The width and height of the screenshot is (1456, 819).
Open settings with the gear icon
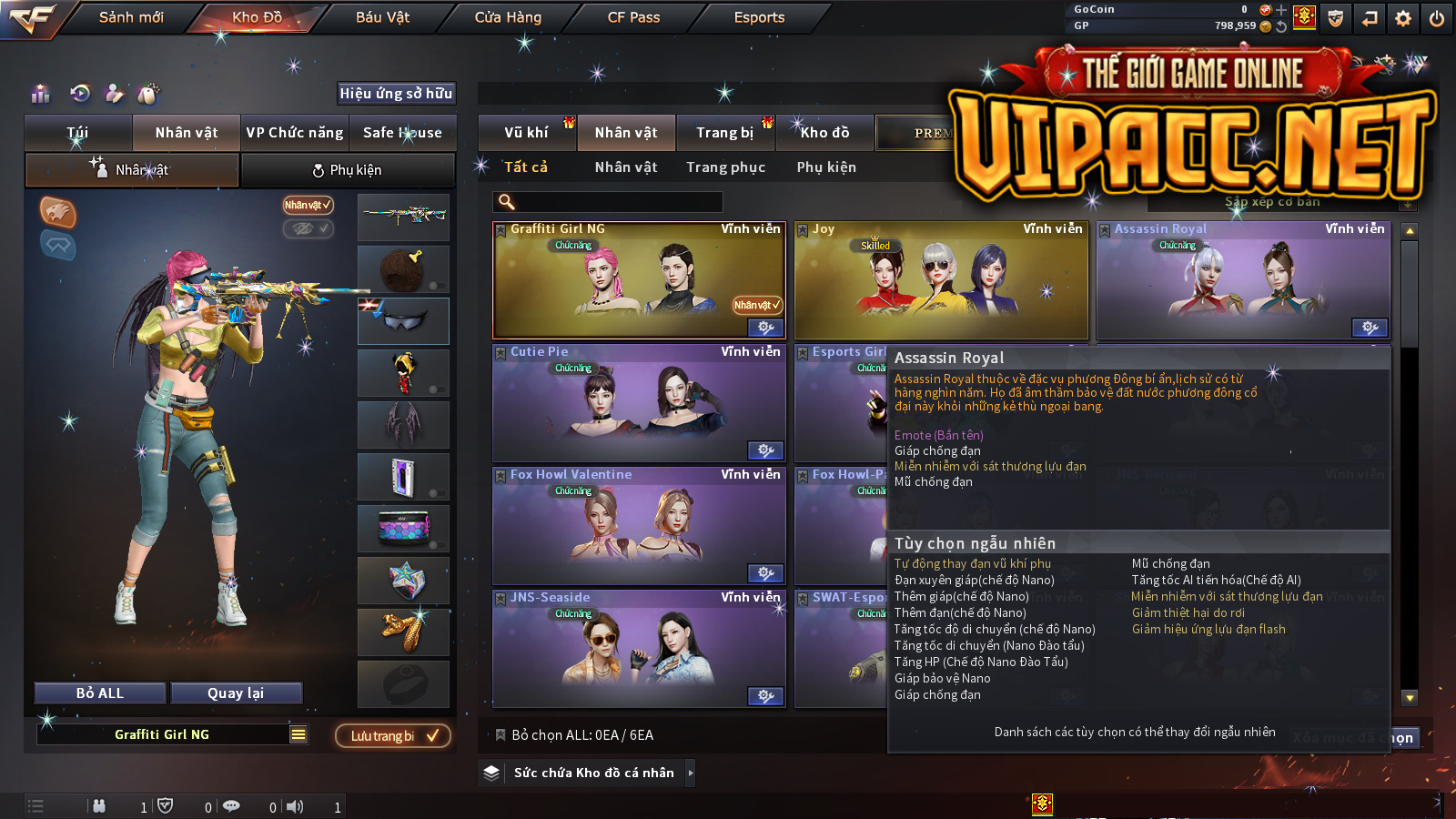click(1403, 18)
